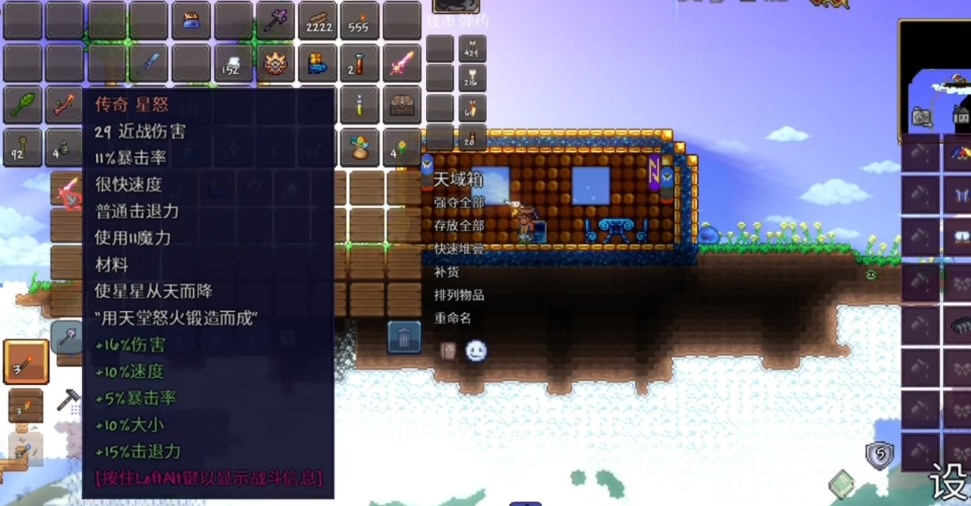This screenshot has height=506, width=971.
Task: Select the chest item inventory slot
Action: click(401, 105)
